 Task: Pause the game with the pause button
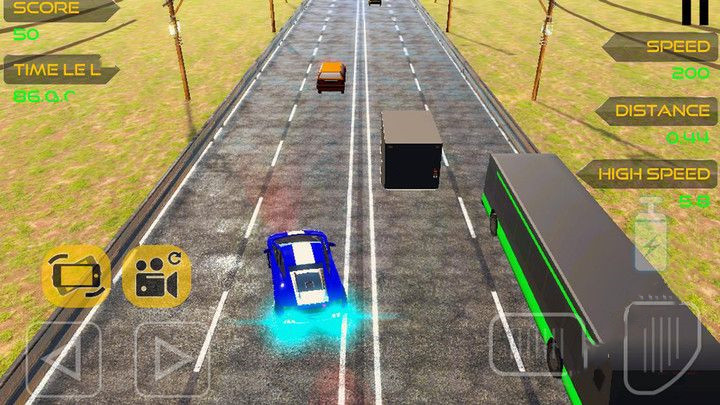point(689,11)
